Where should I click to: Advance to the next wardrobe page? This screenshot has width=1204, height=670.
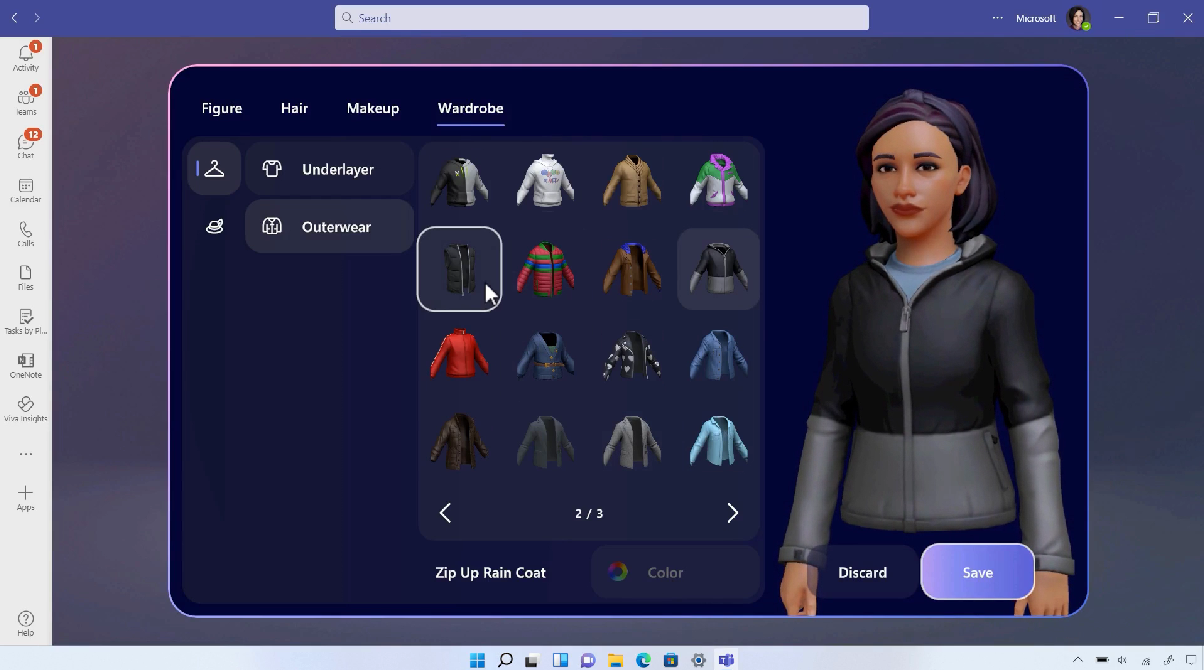point(732,513)
